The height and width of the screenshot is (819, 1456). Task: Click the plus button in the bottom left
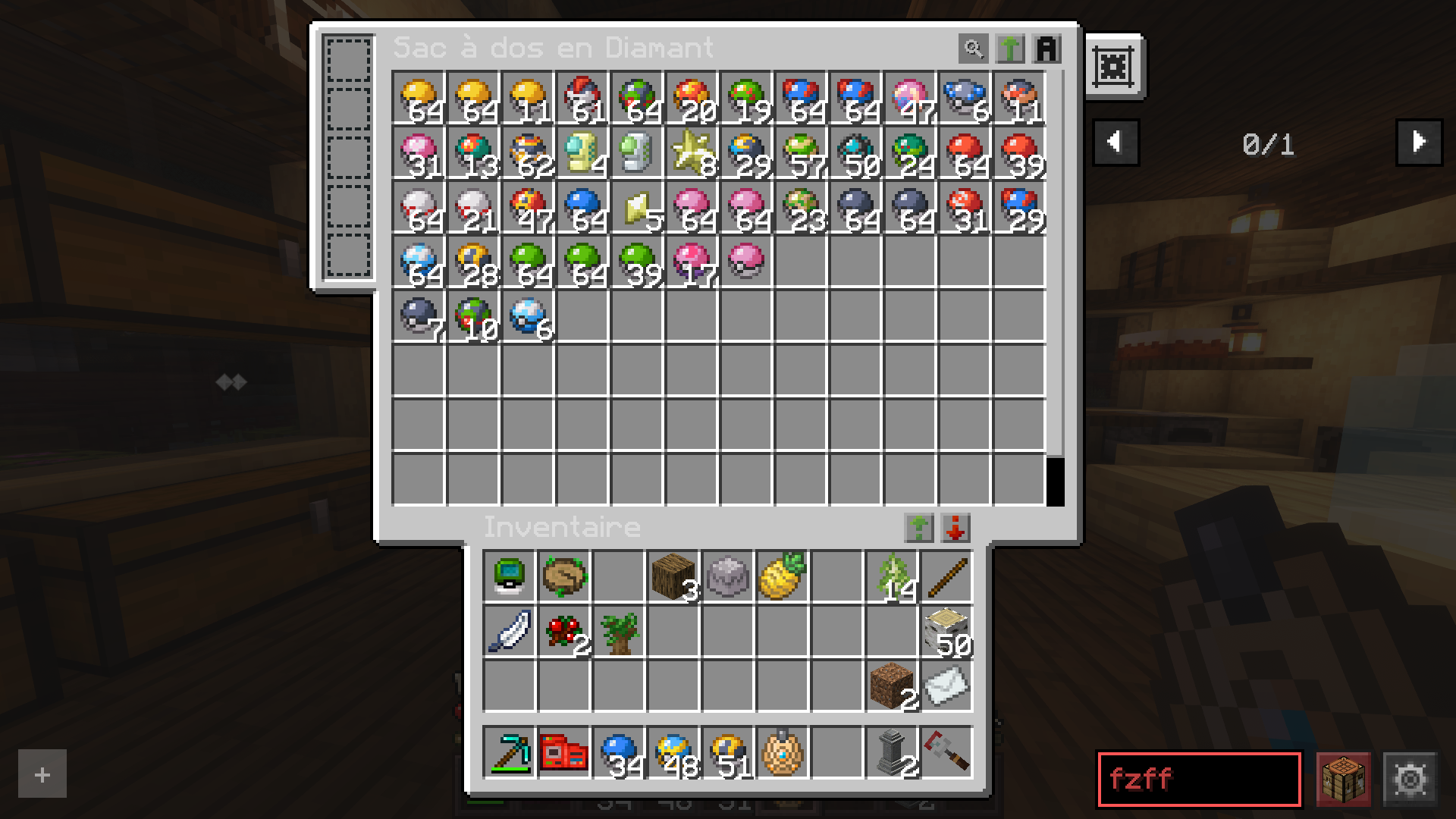[x=42, y=774]
